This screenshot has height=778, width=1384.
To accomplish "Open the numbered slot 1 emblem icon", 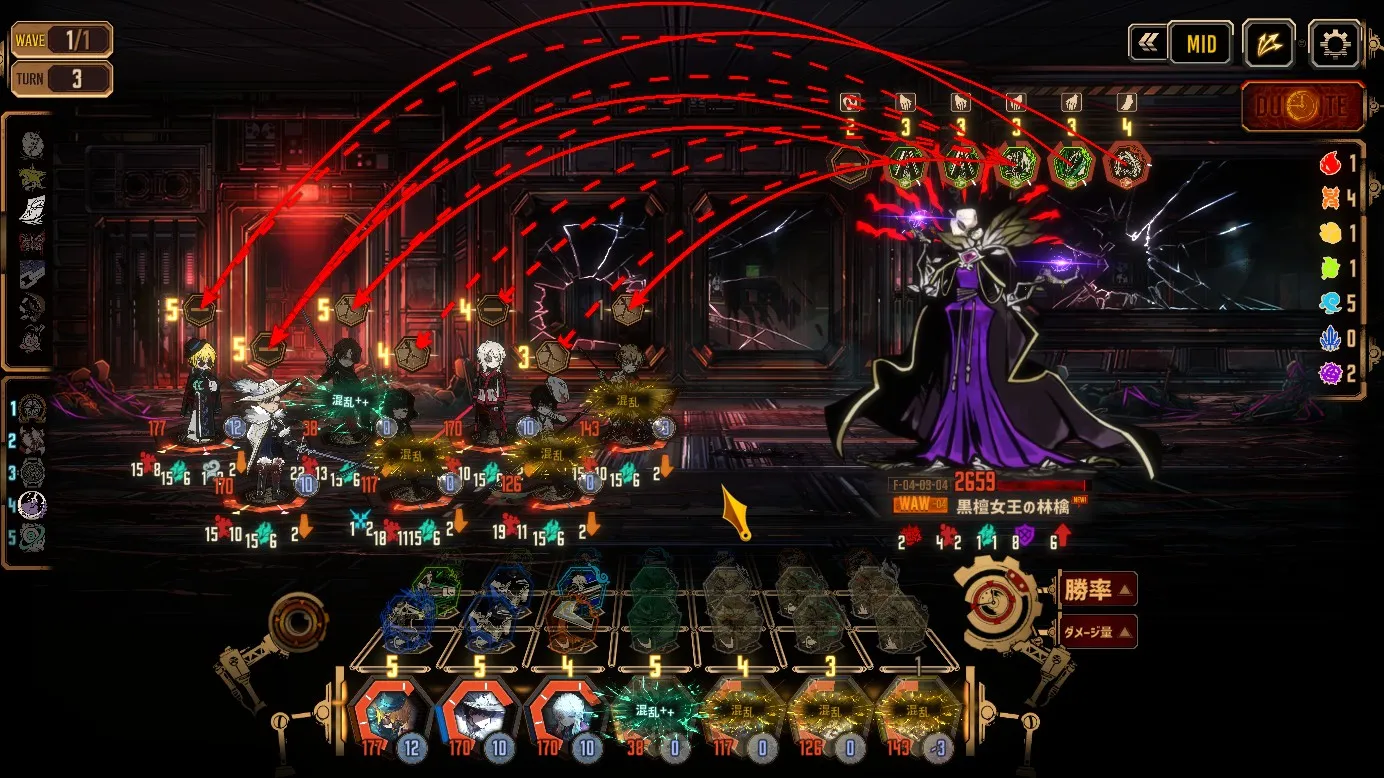I will click(x=33, y=408).
